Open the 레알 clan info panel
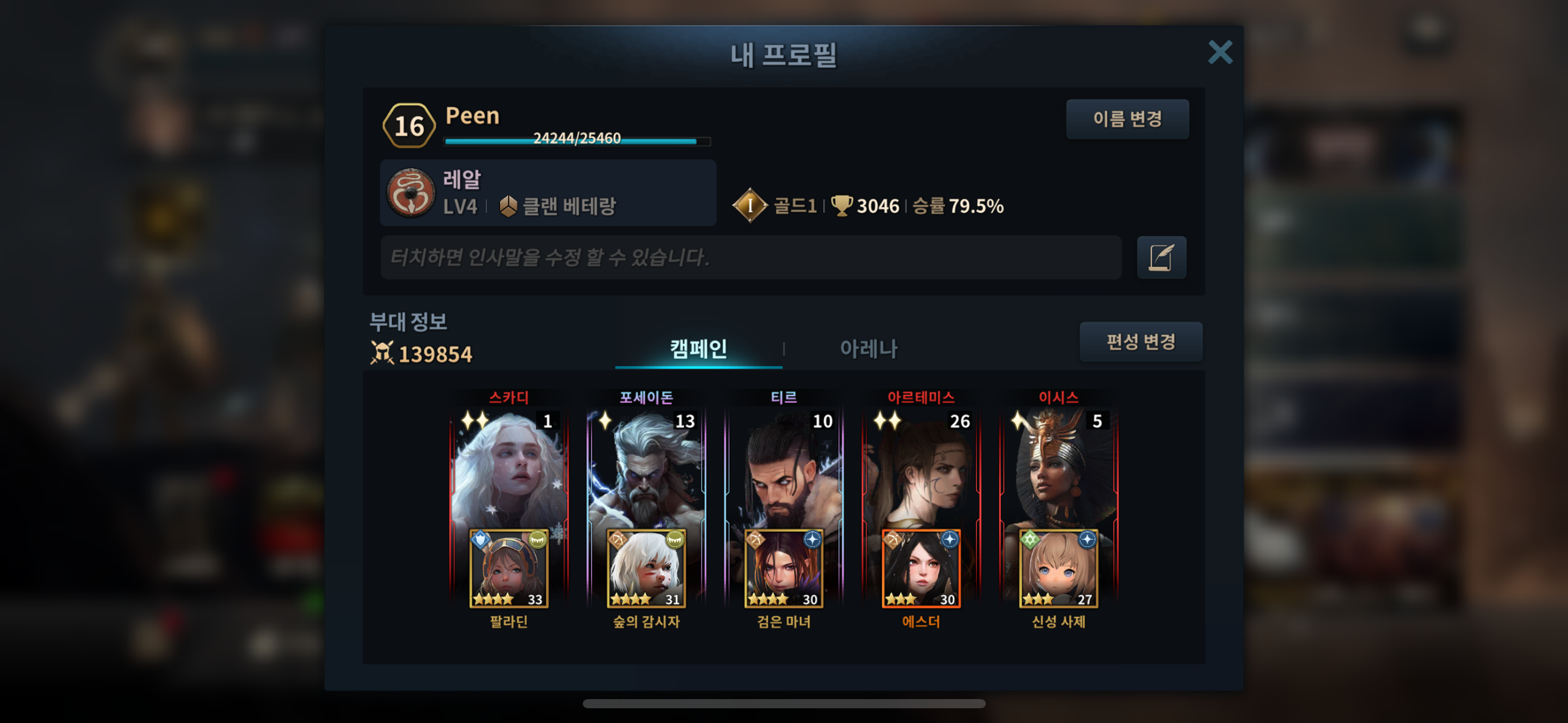This screenshot has width=1568, height=723. [x=548, y=193]
